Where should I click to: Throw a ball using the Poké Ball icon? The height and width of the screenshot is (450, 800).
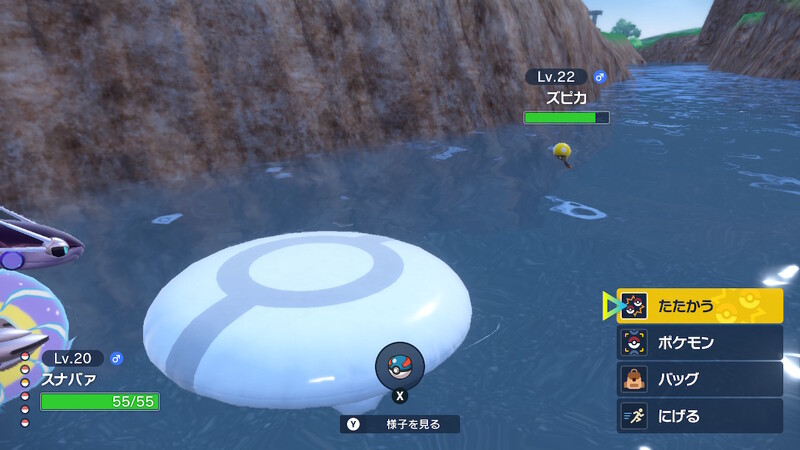click(x=400, y=366)
